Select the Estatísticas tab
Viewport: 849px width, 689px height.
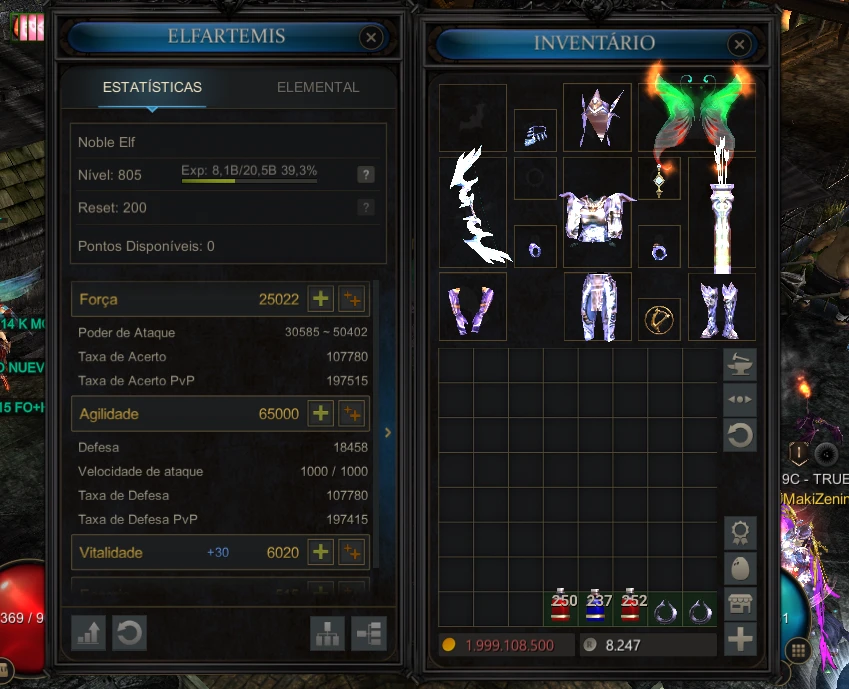(152, 87)
